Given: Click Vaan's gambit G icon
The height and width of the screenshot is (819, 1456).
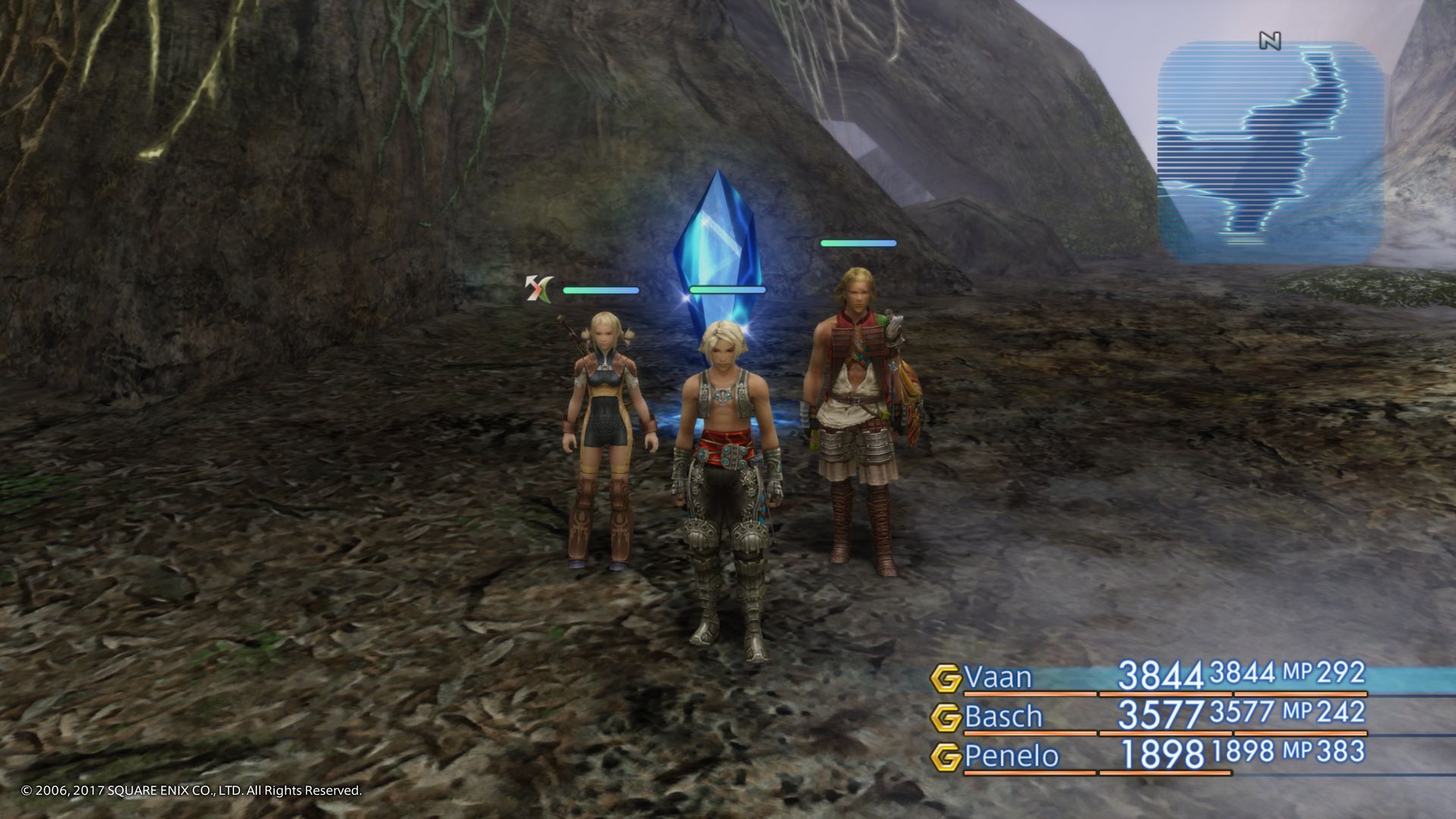Looking at the screenshot, I should click(x=946, y=678).
